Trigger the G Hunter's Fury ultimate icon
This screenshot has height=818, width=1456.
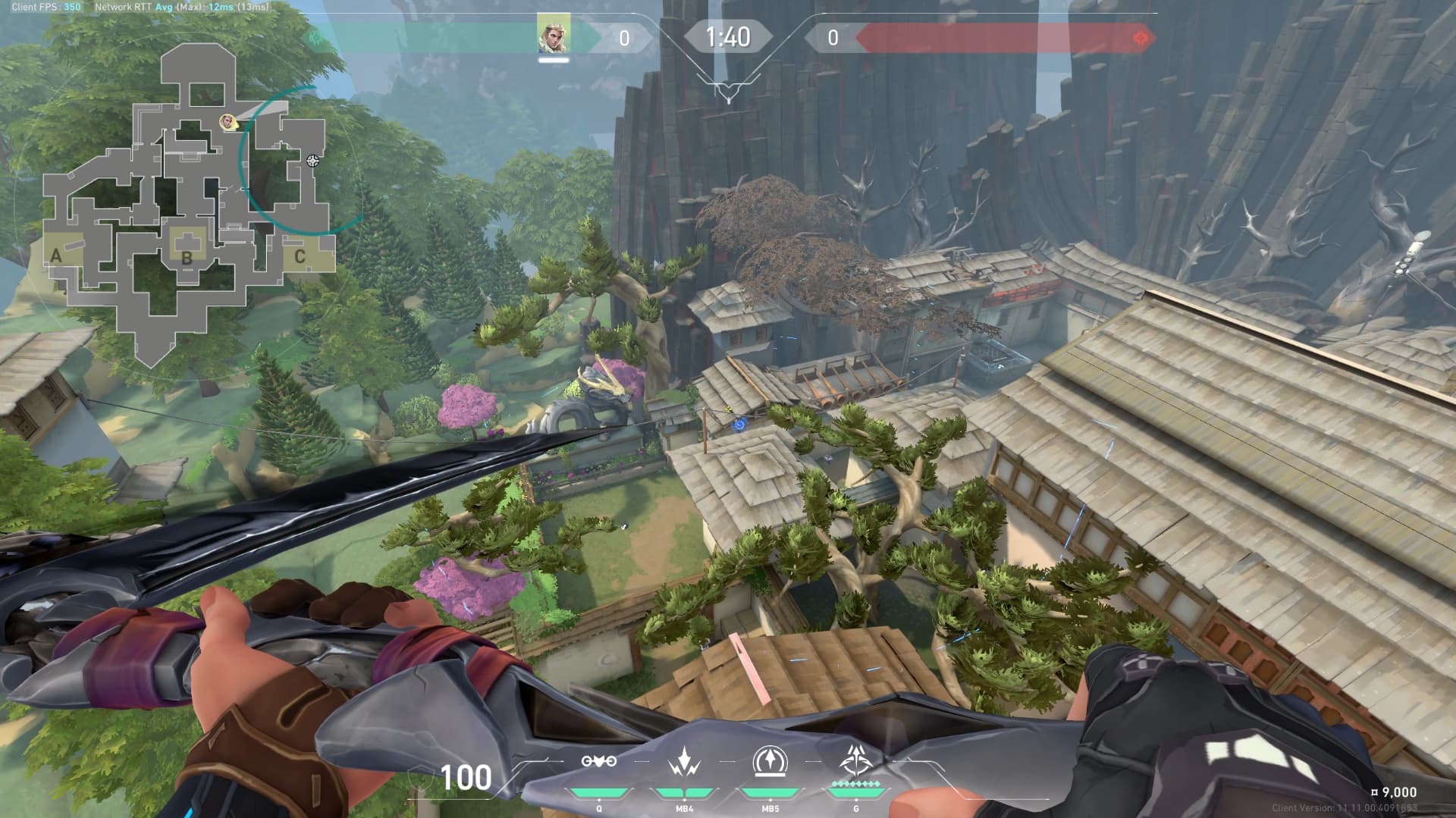coord(855,760)
